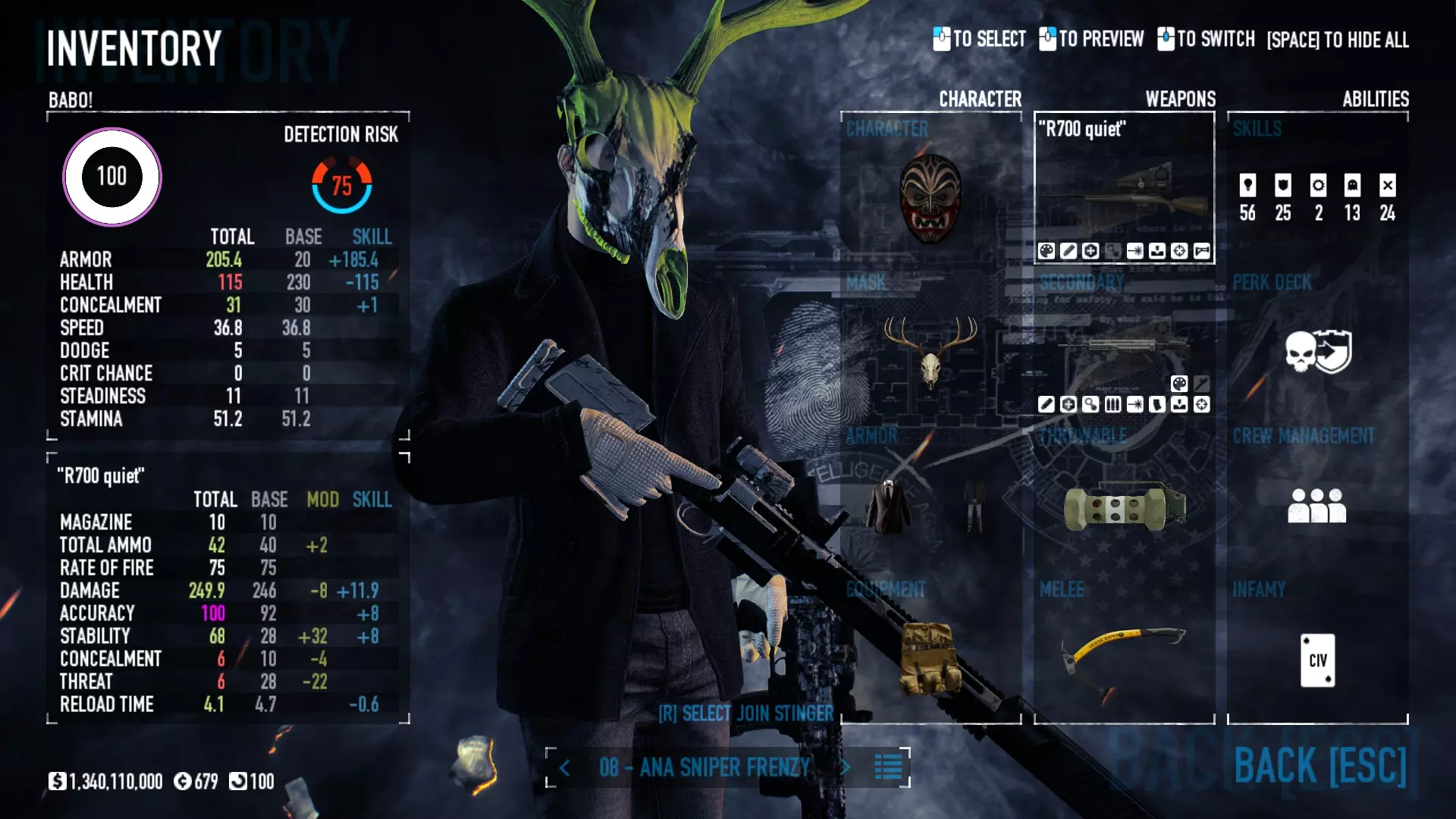Open the melee ice axe slot

point(1124,651)
